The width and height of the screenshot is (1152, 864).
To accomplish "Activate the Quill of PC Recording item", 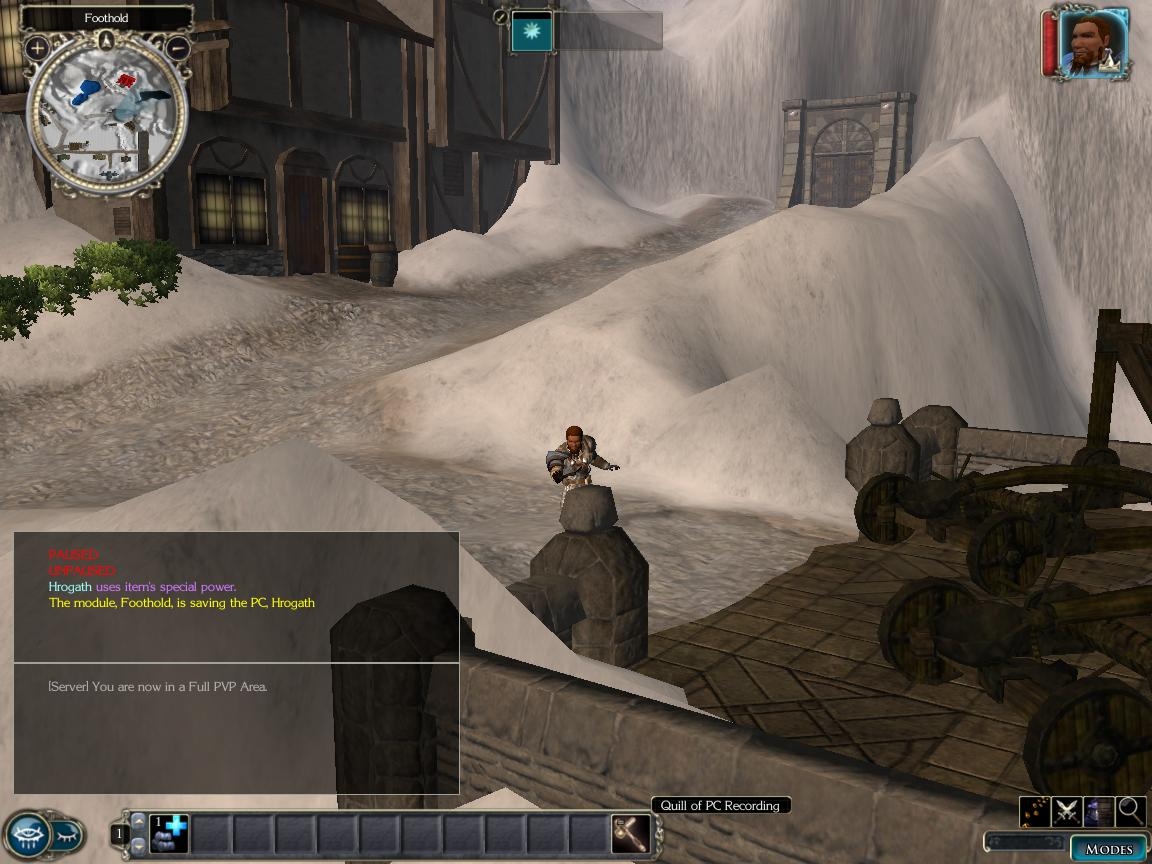I will coord(631,834).
